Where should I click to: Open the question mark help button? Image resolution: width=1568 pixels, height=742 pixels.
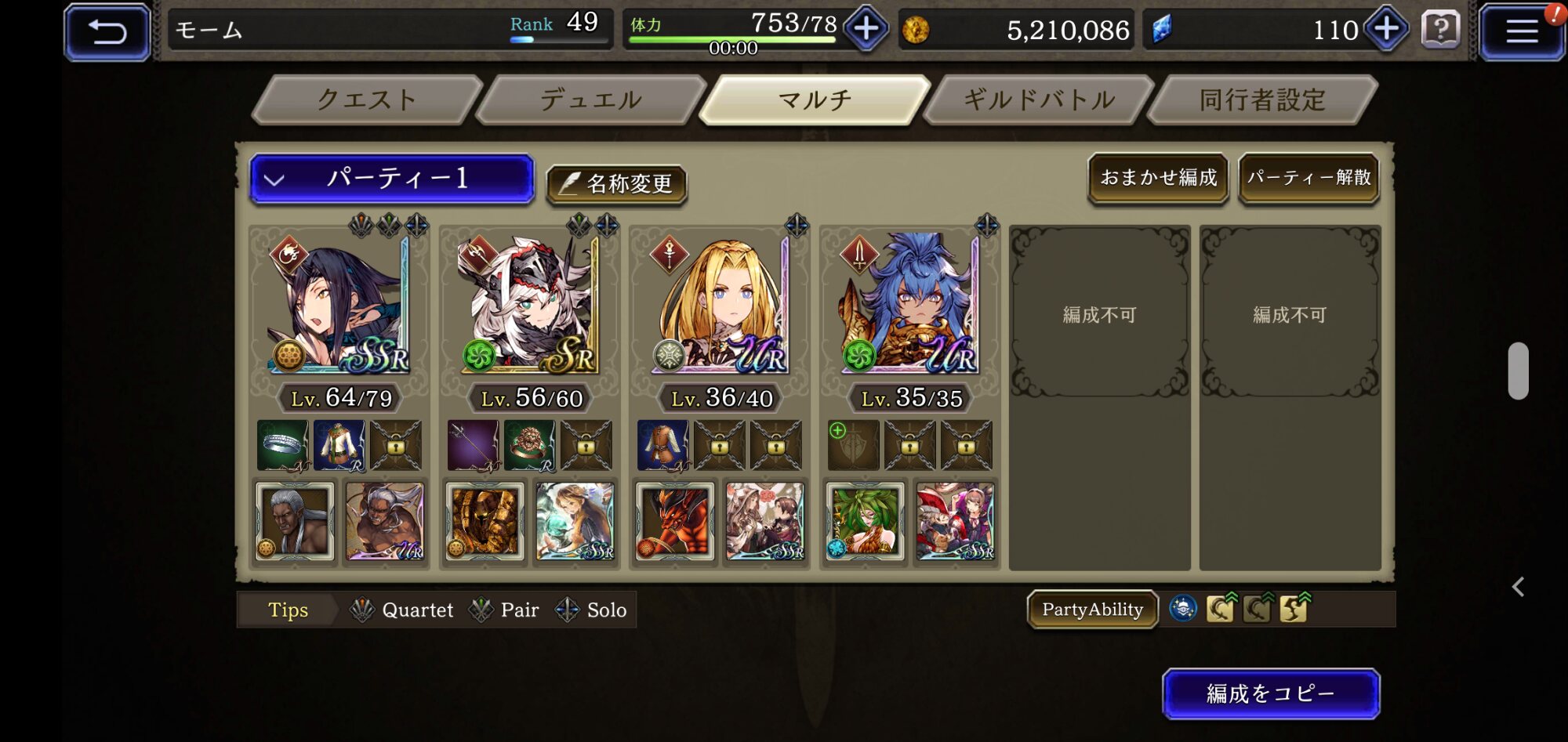point(1439,31)
